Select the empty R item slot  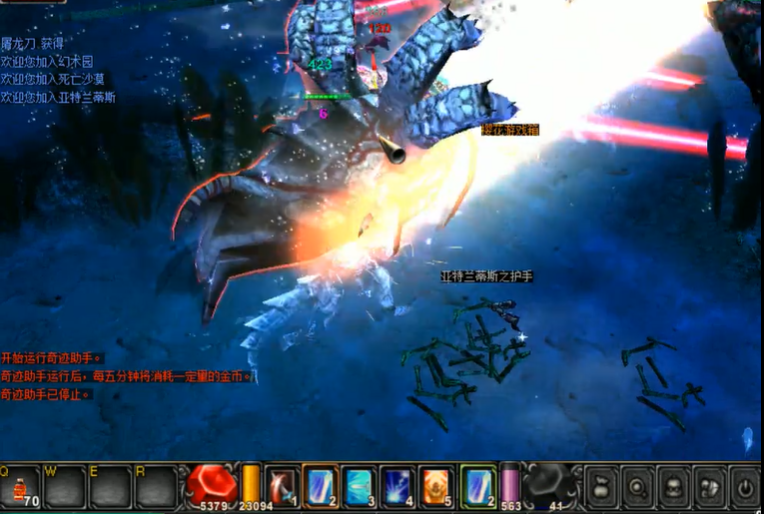tap(155, 487)
